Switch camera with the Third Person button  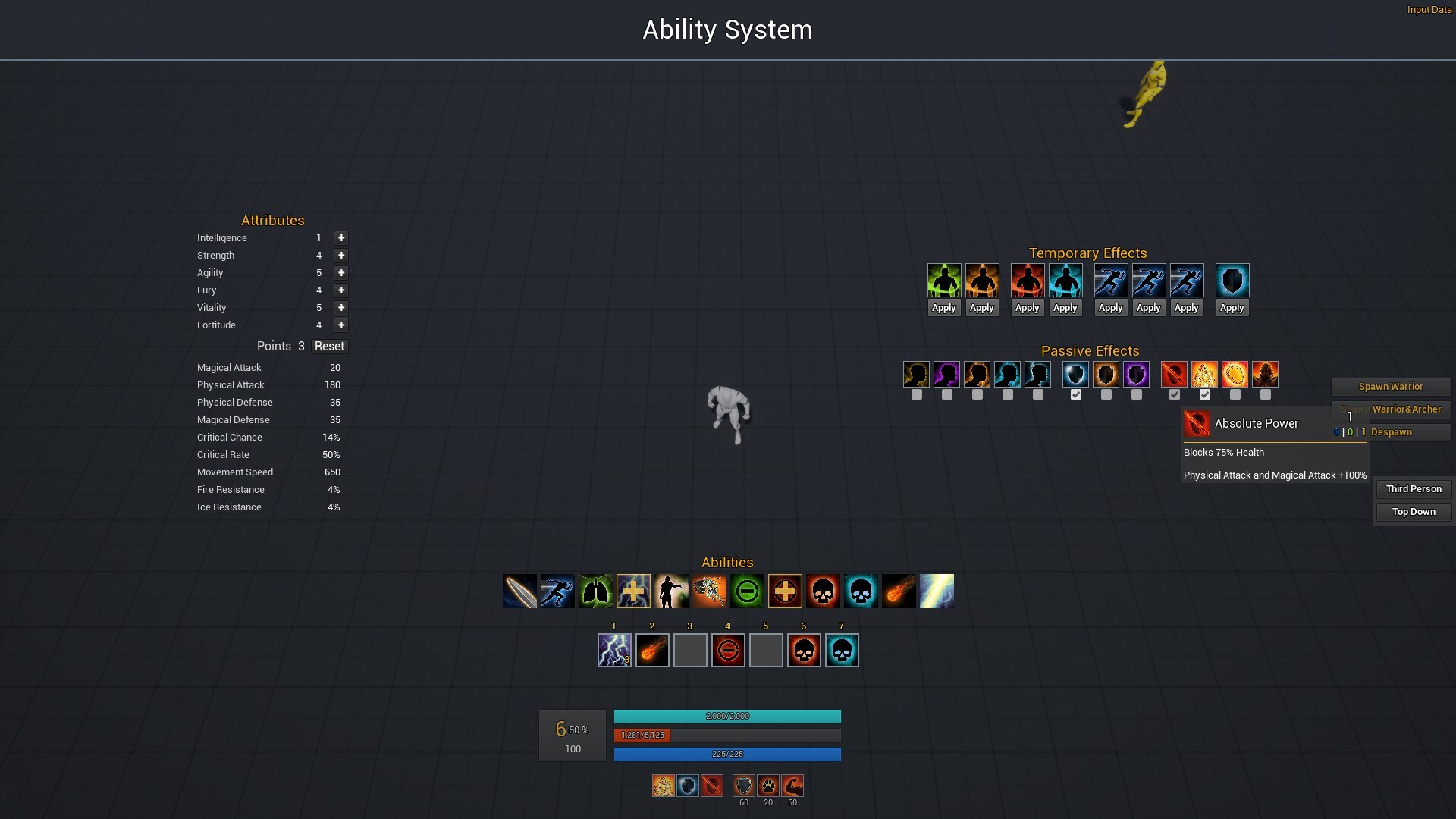[1413, 489]
